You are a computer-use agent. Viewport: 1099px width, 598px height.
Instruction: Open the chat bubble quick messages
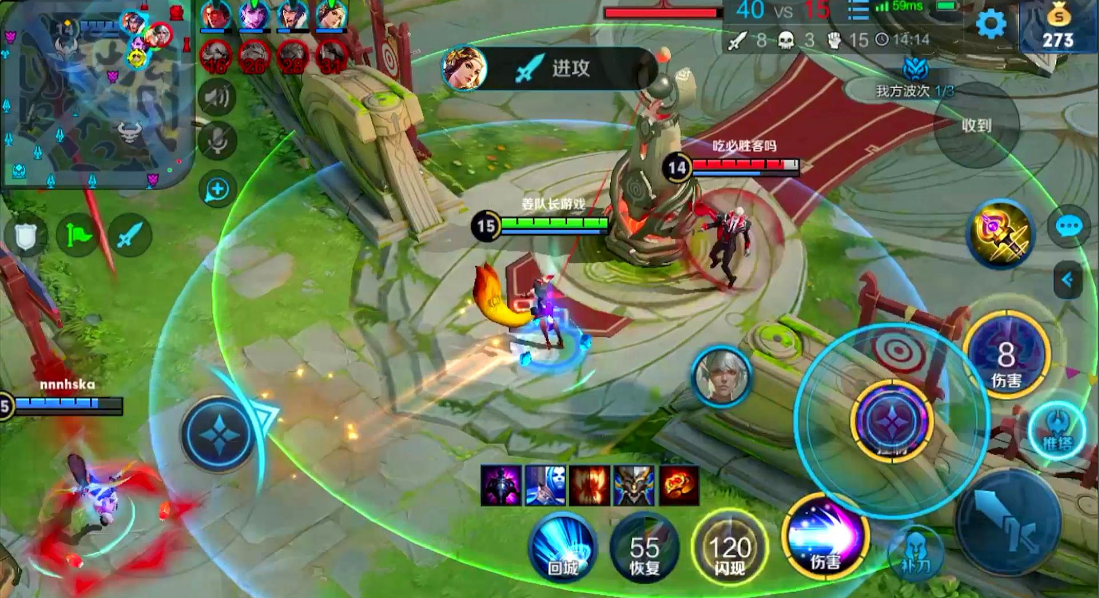click(1068, 226)
